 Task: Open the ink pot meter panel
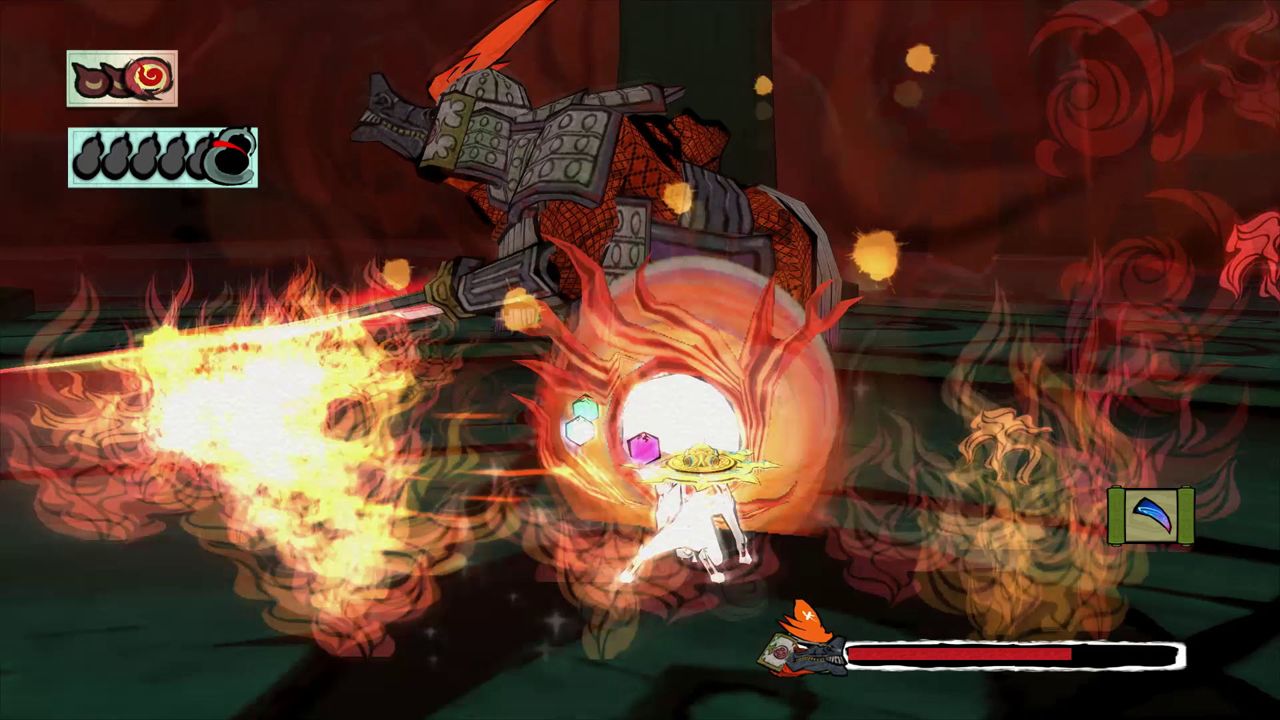(x=162, y=157)
